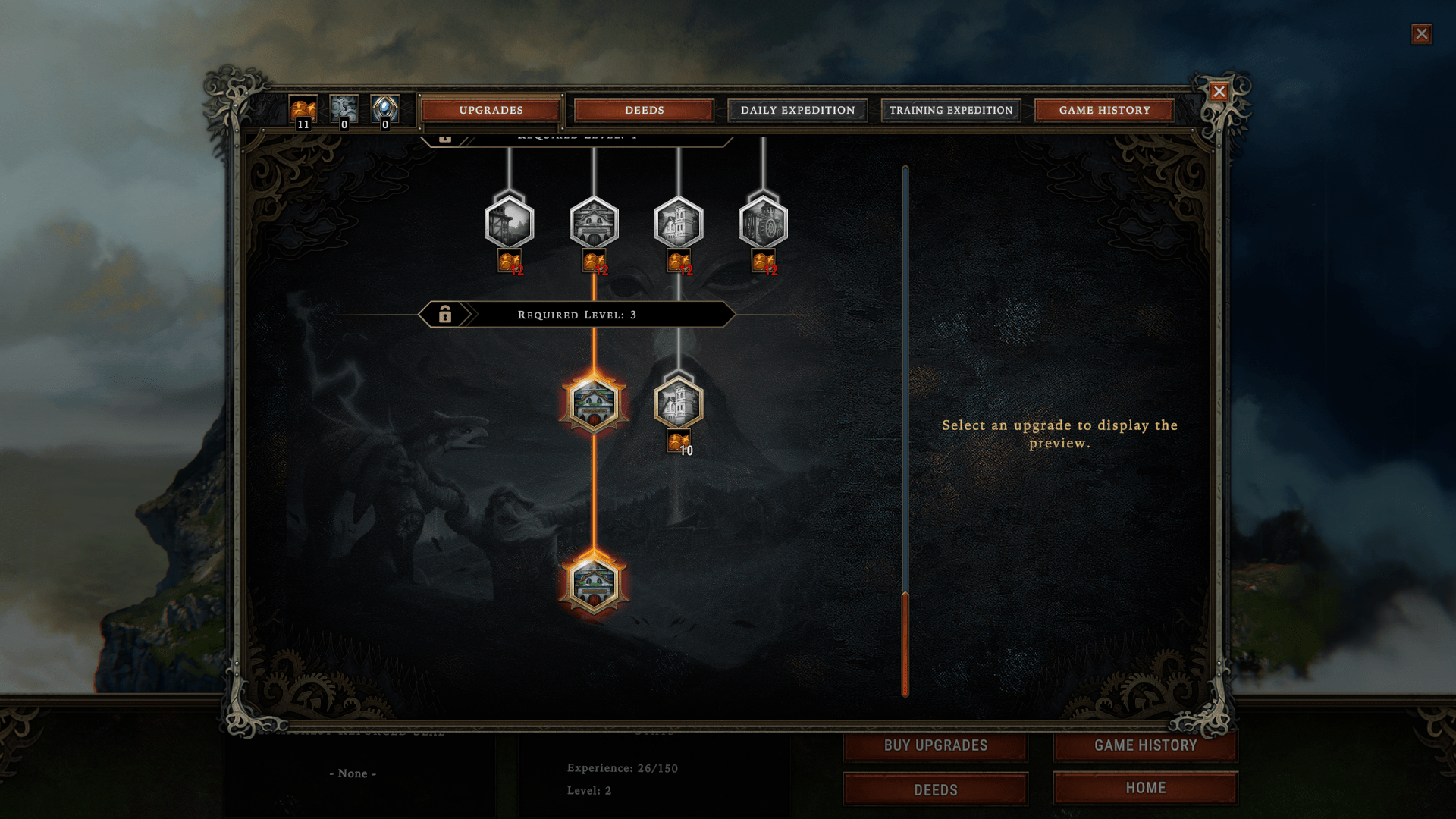Click the lock icon on Required Level 3 banner

446,313
